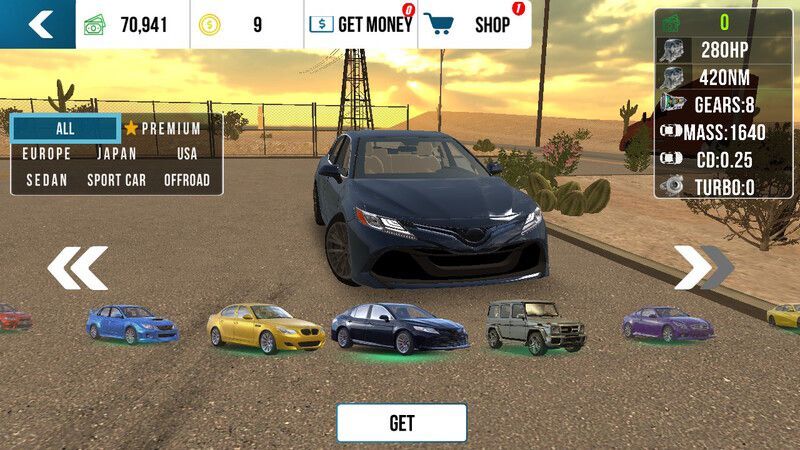Viewport: 800px width, 450px height.
Task: Browse to next cars with right chevrons
Action: click(x=703, y=268)
